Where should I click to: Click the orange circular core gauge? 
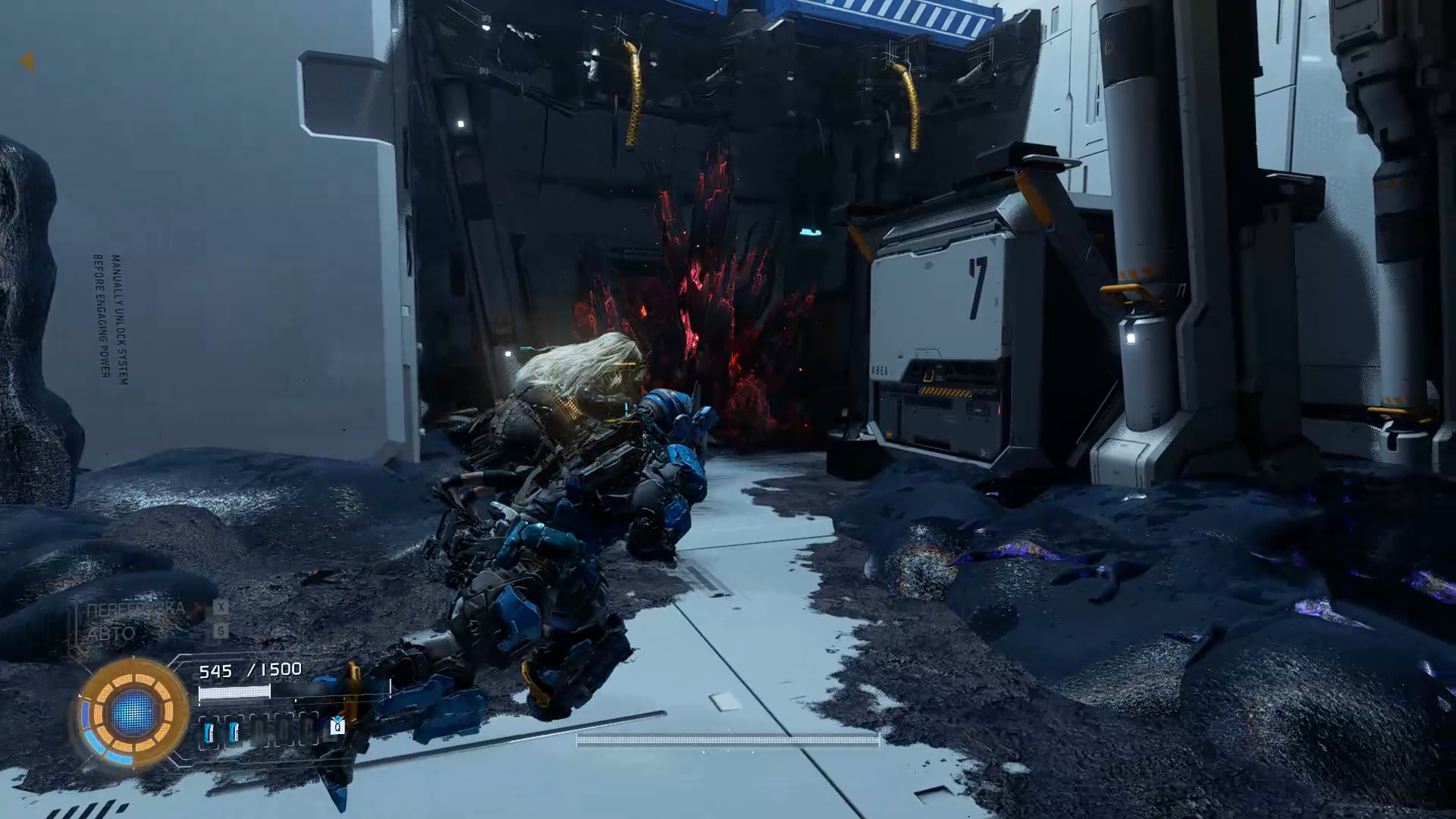coord(133,712)
